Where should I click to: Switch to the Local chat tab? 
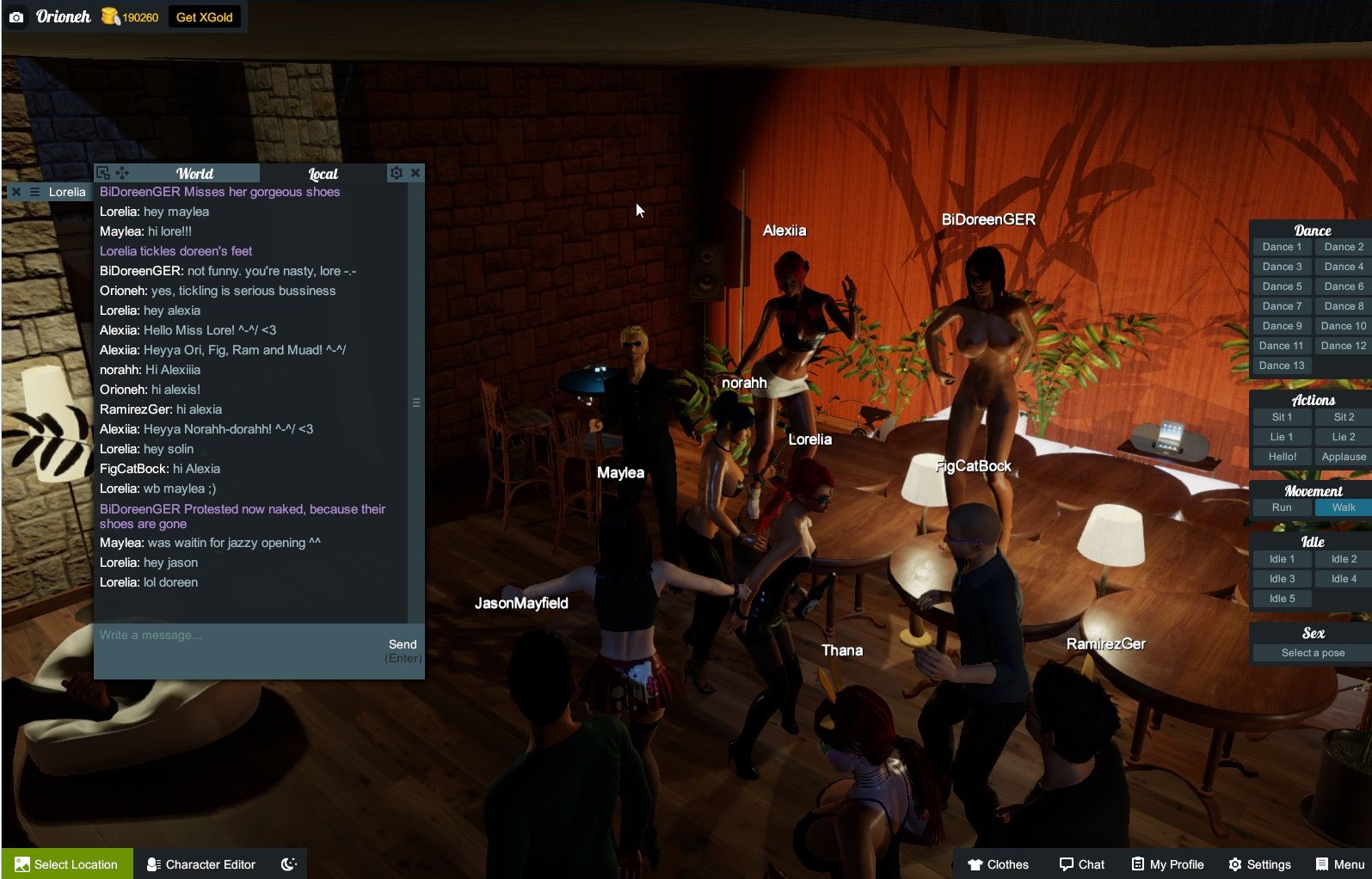(323, 174)
